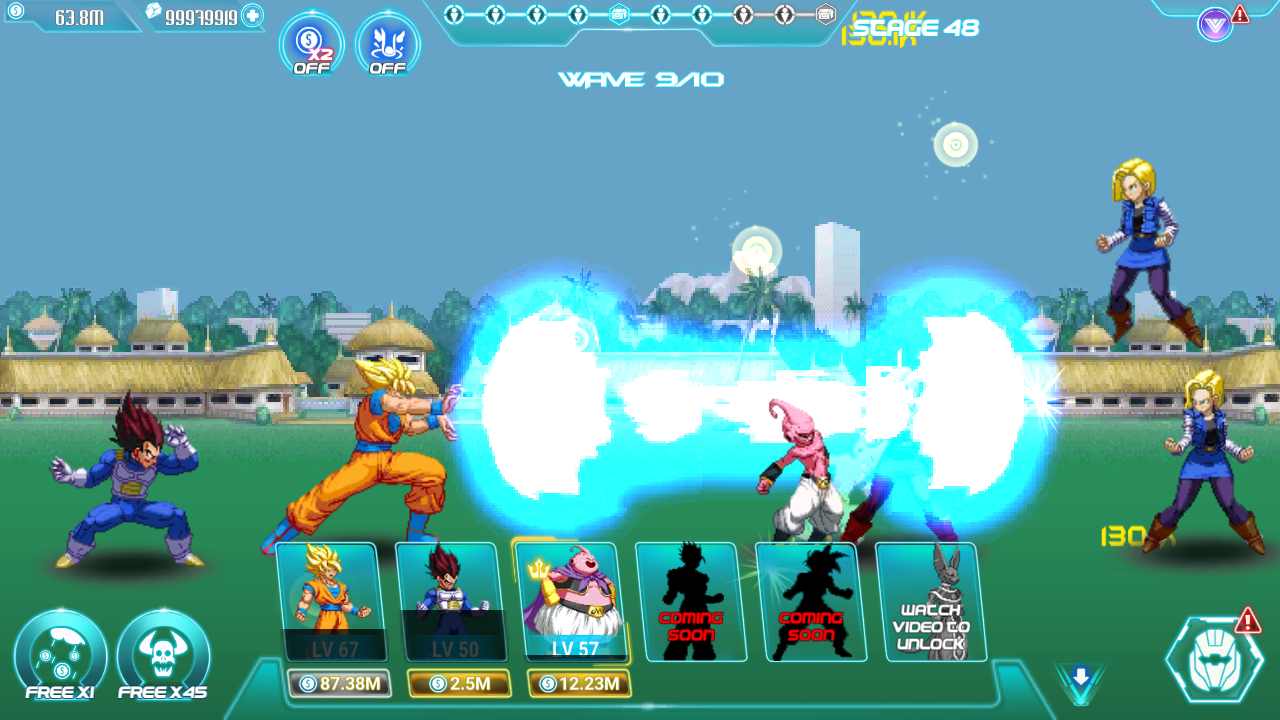Open the robot helmet hexagon menu
This screenshot has width=1280, height=720.
(1215, 660)
